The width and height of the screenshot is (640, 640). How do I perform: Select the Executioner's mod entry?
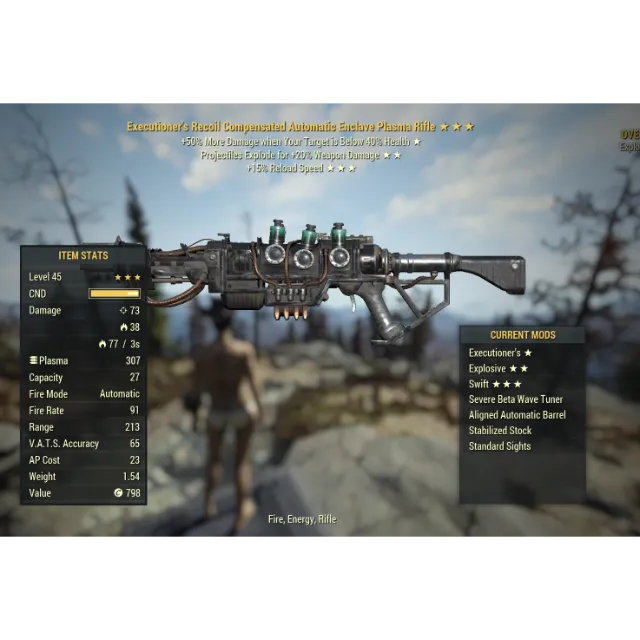point(500,353)
